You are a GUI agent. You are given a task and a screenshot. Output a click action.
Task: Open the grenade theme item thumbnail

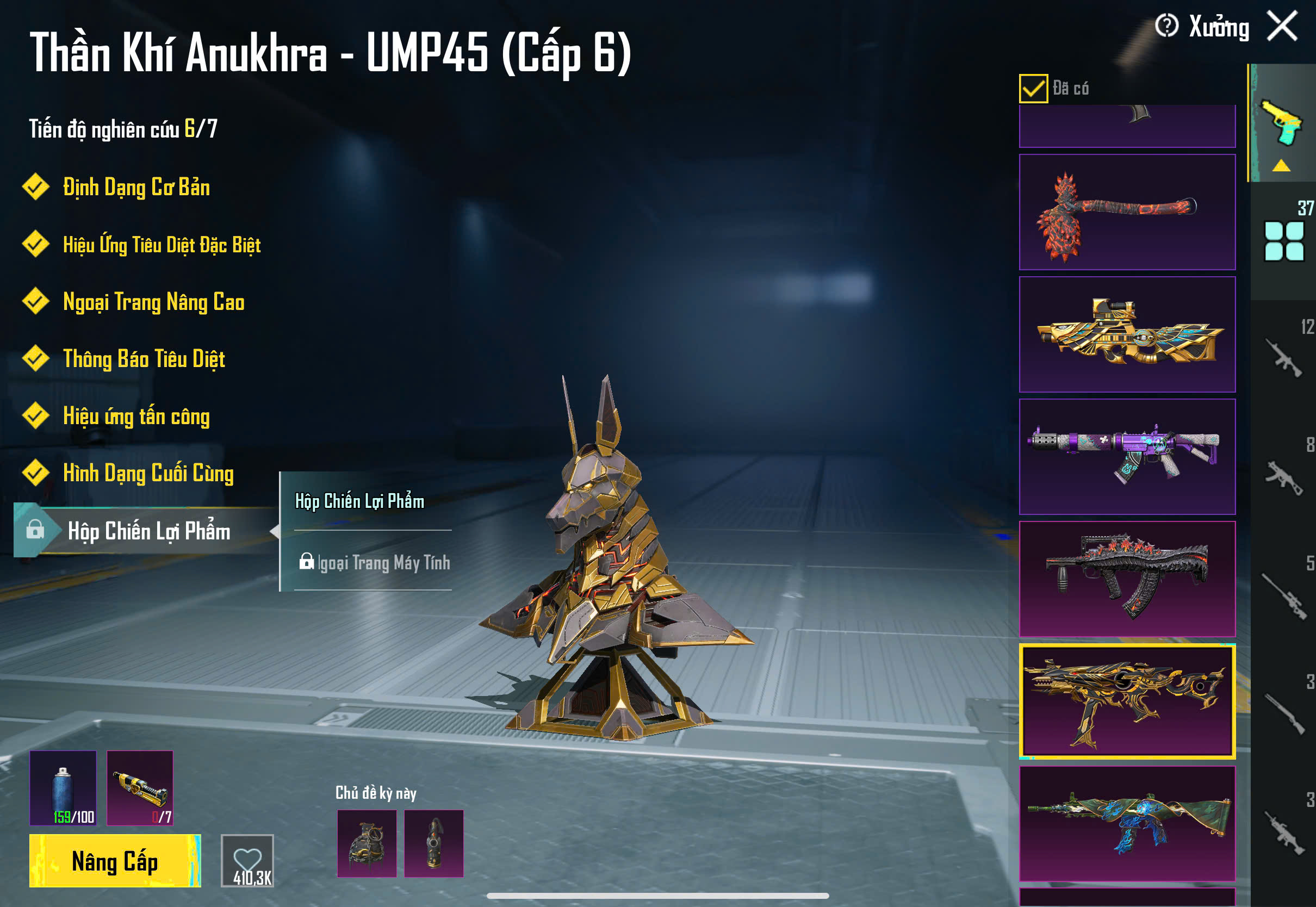[367, 843]
